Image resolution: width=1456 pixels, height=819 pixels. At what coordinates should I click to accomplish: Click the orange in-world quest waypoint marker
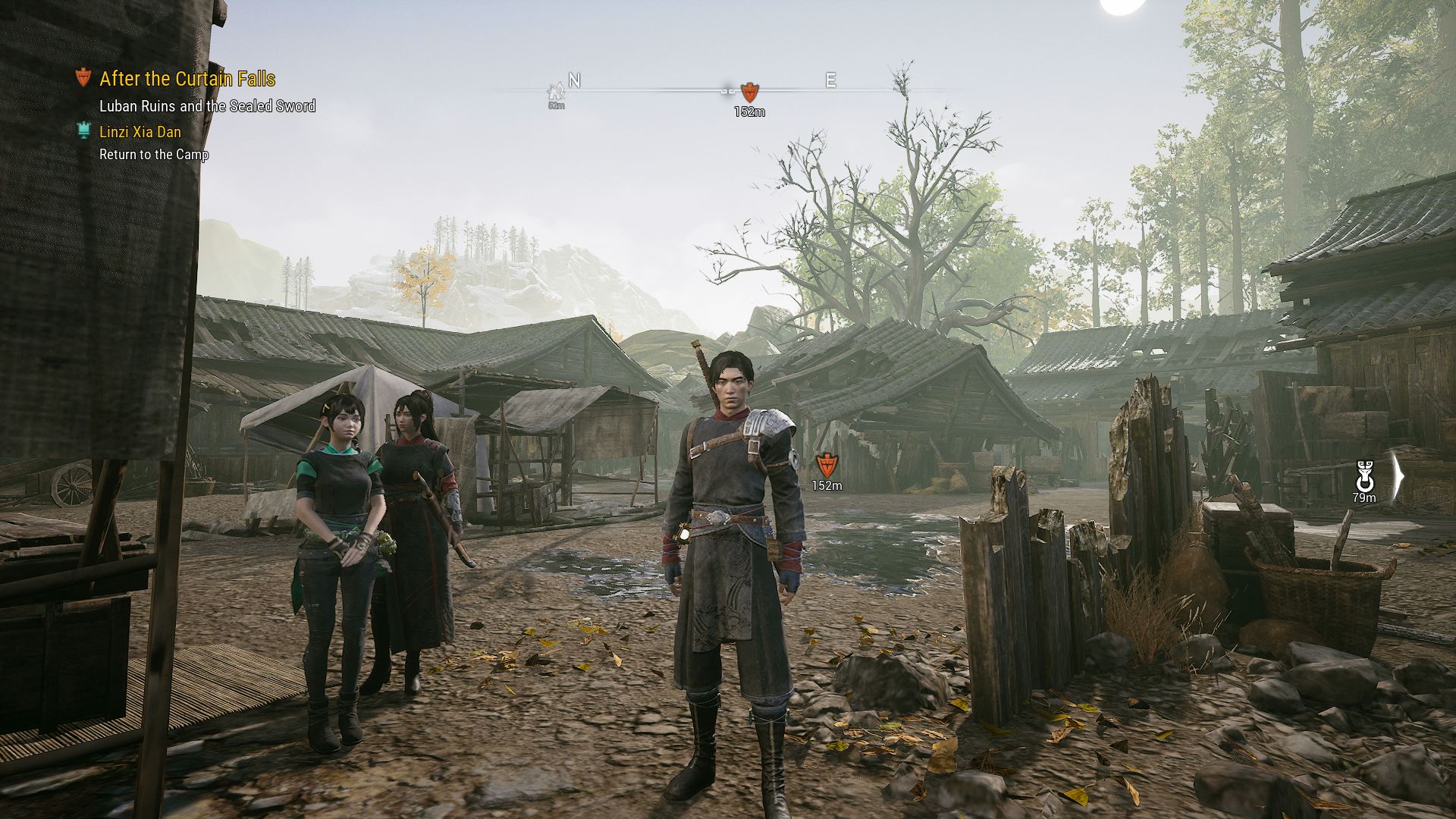tap(827, 464)
